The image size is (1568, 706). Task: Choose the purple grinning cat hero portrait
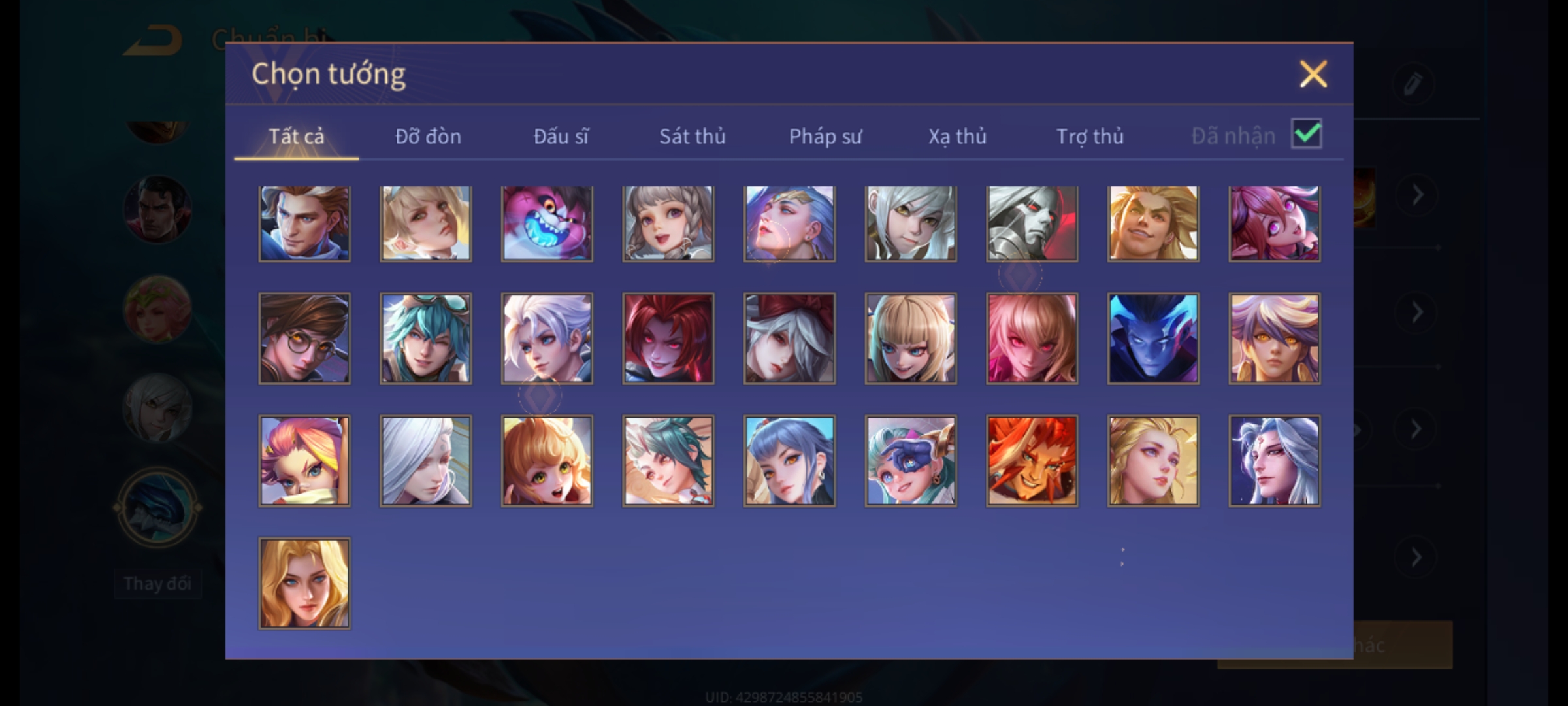(x=547, y=224)
